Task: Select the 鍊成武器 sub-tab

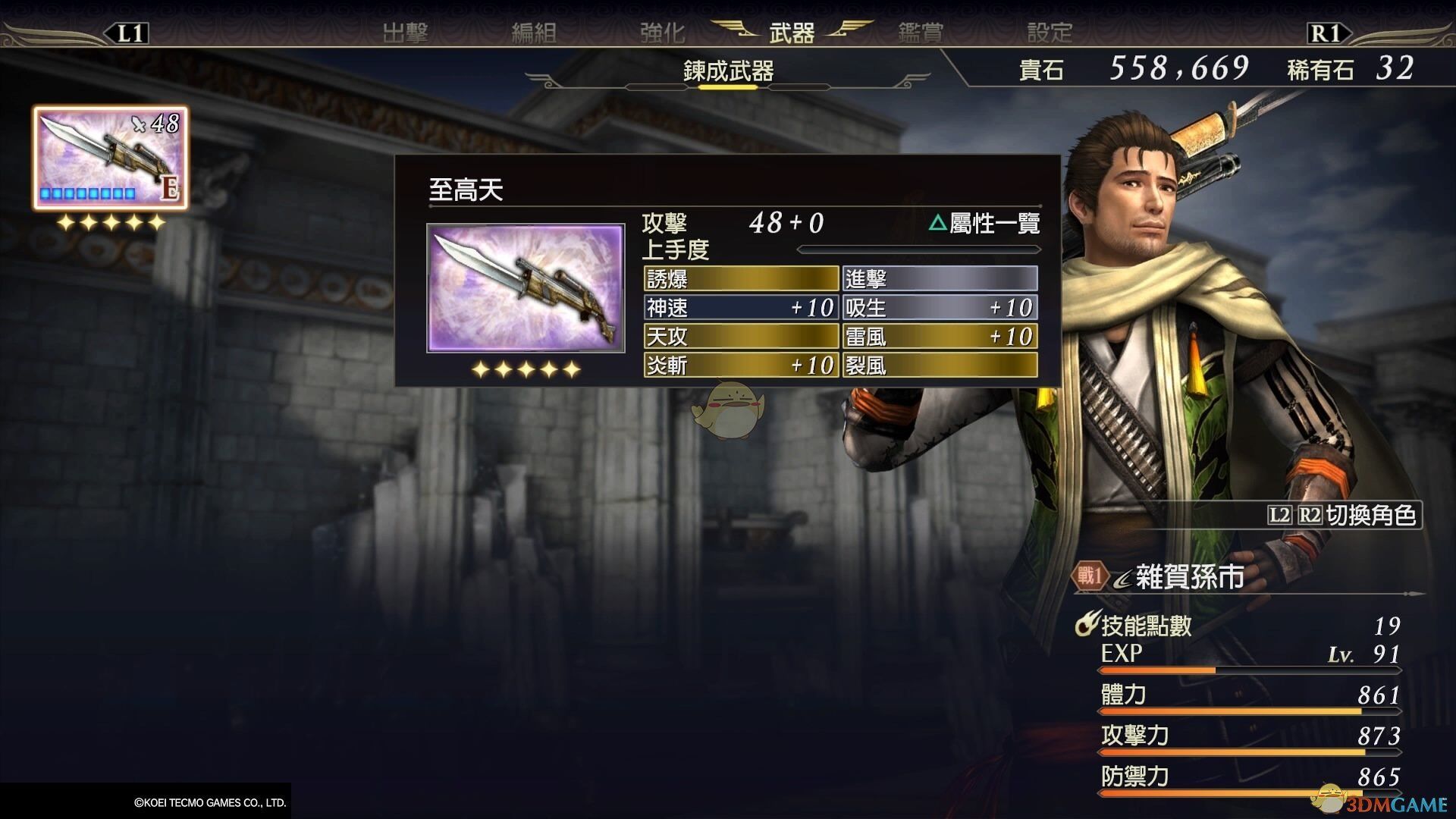Action: tap(728, 71)
